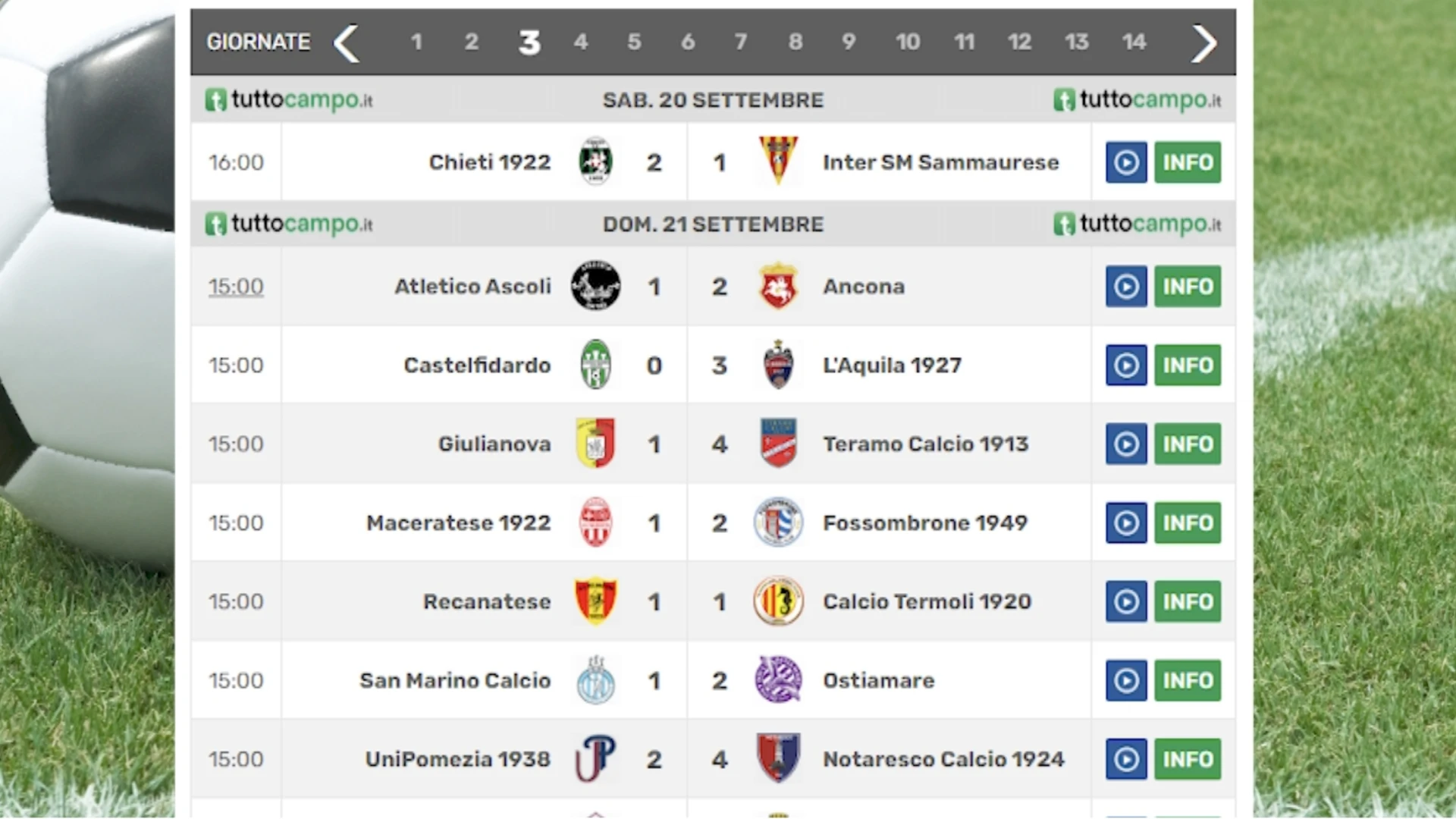Navigate forward with the right chevron arrow
This screenshot has width=1456, height=819.
(1204, 43)
